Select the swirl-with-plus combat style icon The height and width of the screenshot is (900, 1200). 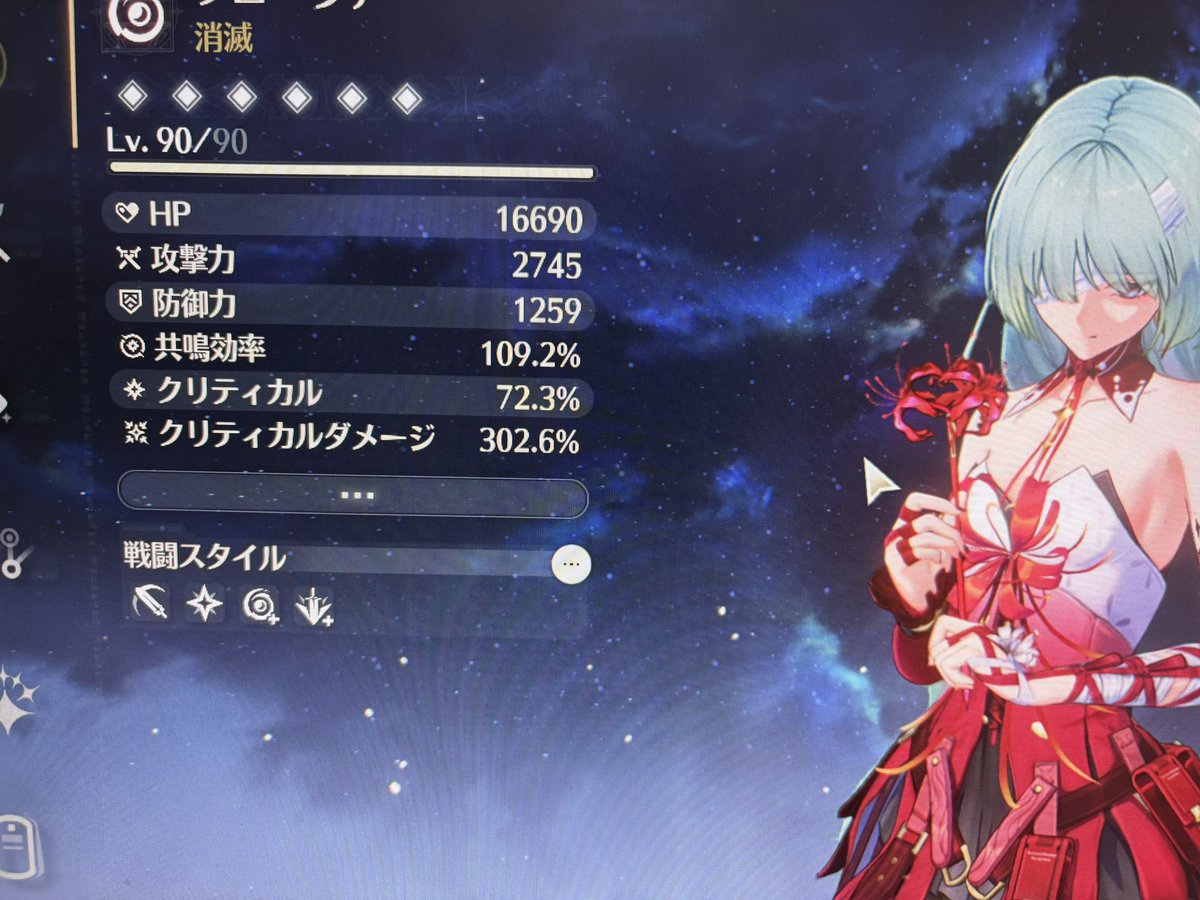click(259, 605)
